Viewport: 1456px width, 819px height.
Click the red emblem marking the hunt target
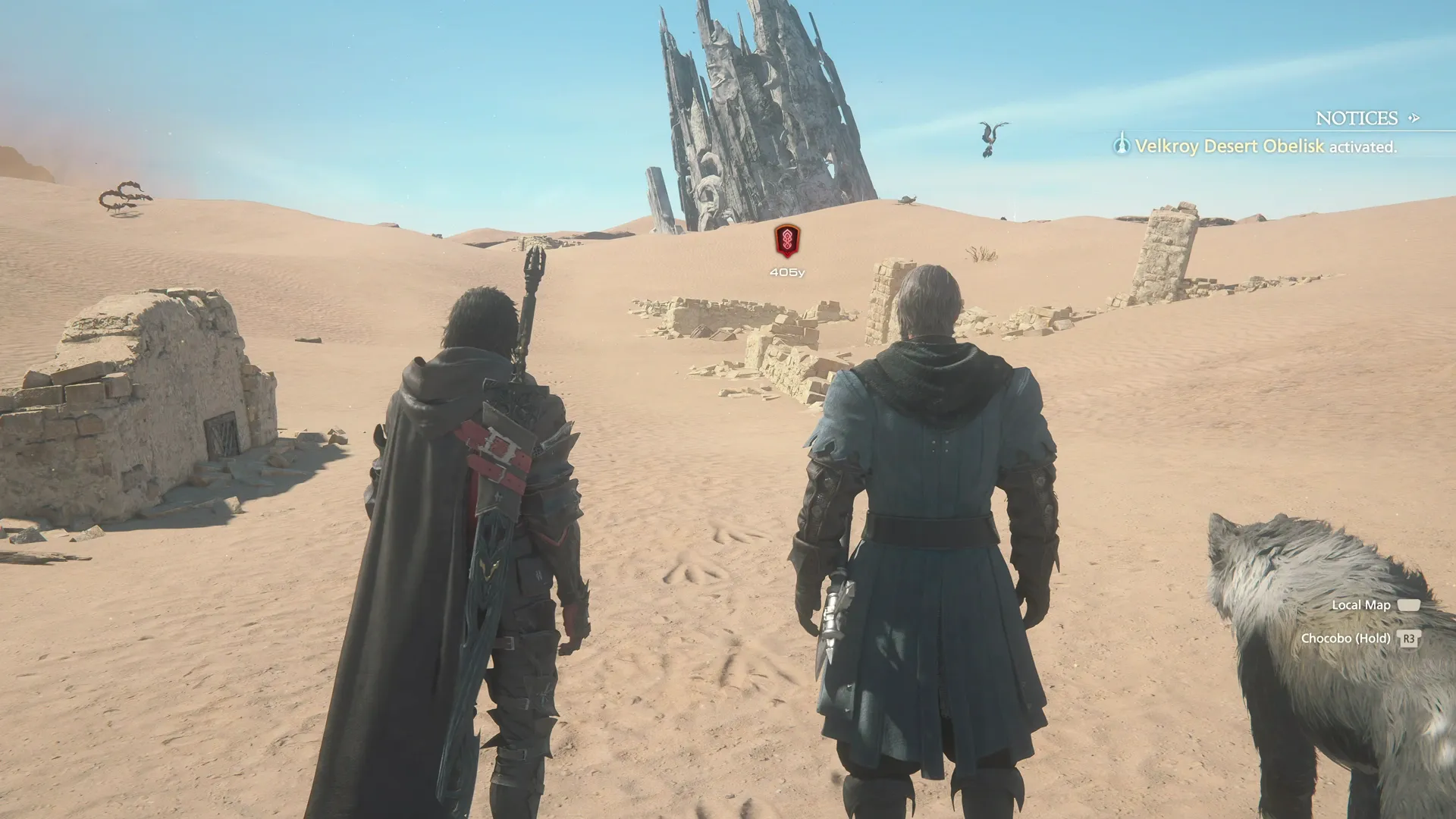(x=787, y=241)
